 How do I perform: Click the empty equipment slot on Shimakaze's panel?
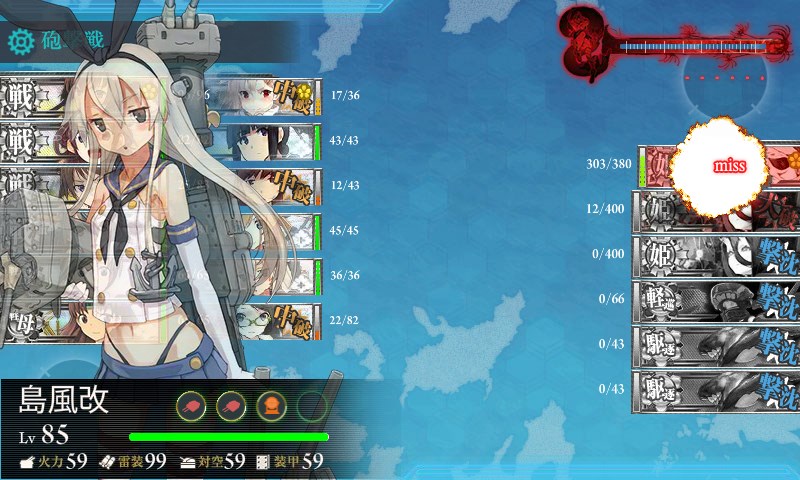pos(312,404)
